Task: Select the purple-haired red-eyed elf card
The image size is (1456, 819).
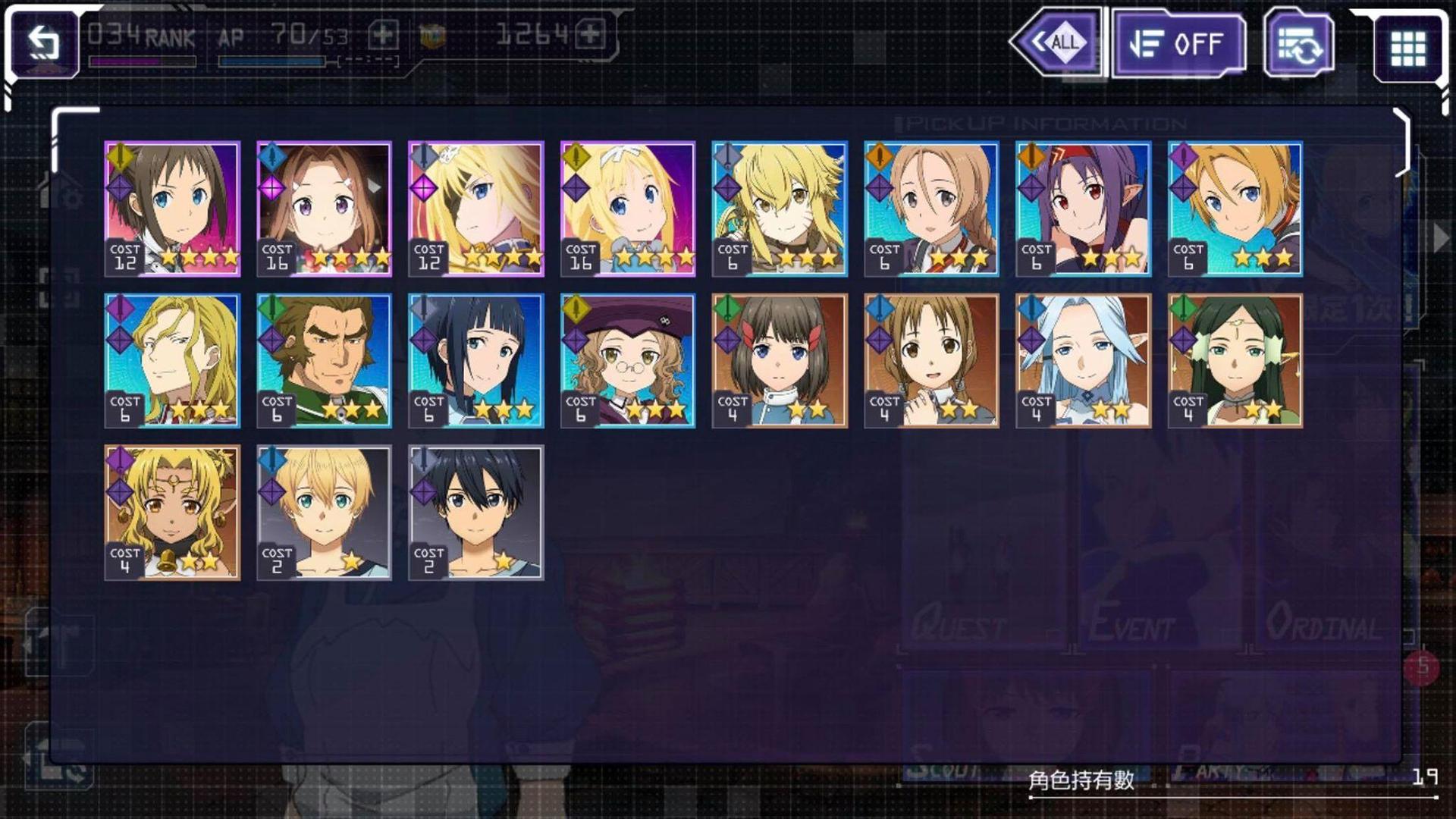Action: [x=1083, y=209]
